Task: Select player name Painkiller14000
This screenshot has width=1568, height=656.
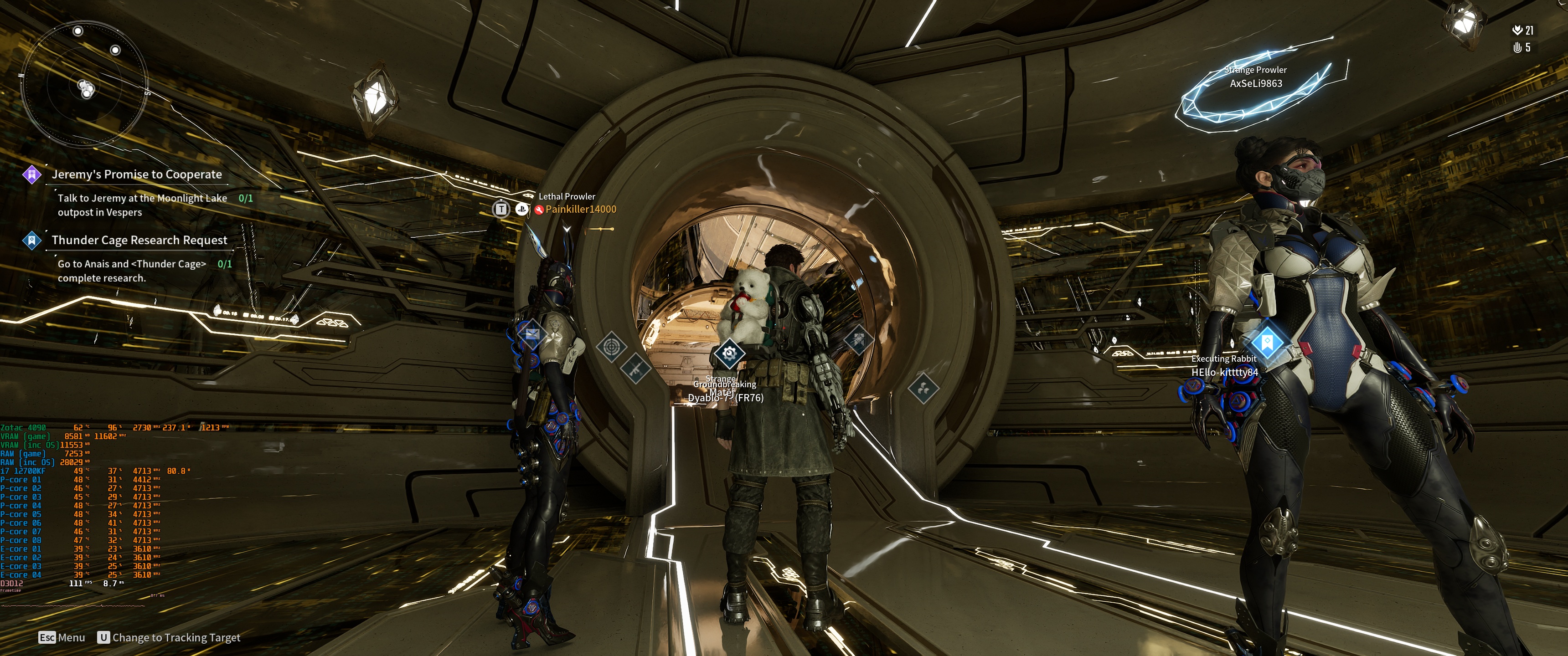Action: (x=580, y=210)
